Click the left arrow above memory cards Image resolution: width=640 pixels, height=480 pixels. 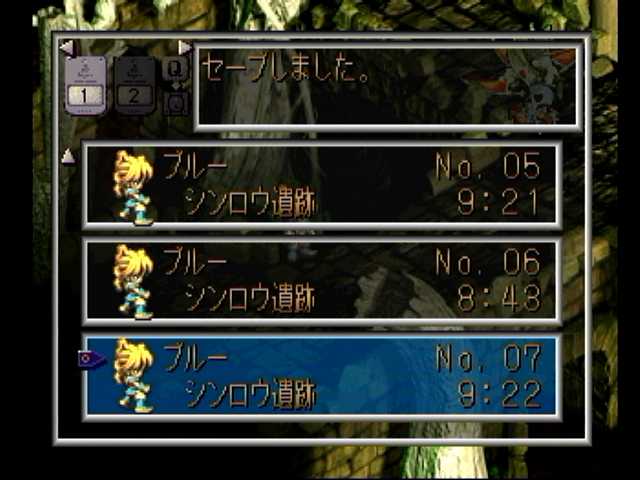coord(66,47)
